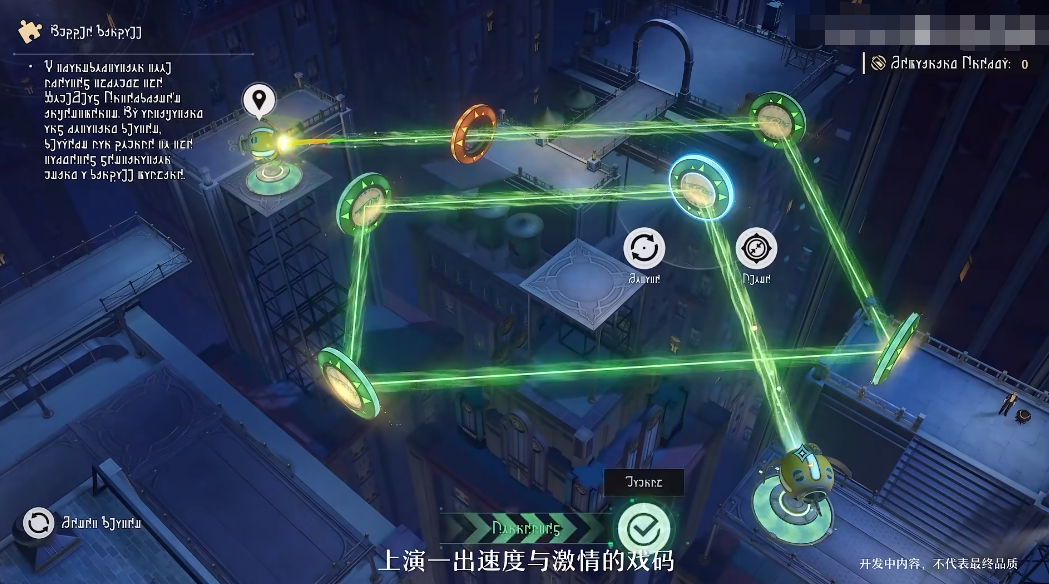Image resolution: width=1049 pixels, height=584 pixels.
Task: Click the rotate button with circular arrows
Action: click(645, 247)
